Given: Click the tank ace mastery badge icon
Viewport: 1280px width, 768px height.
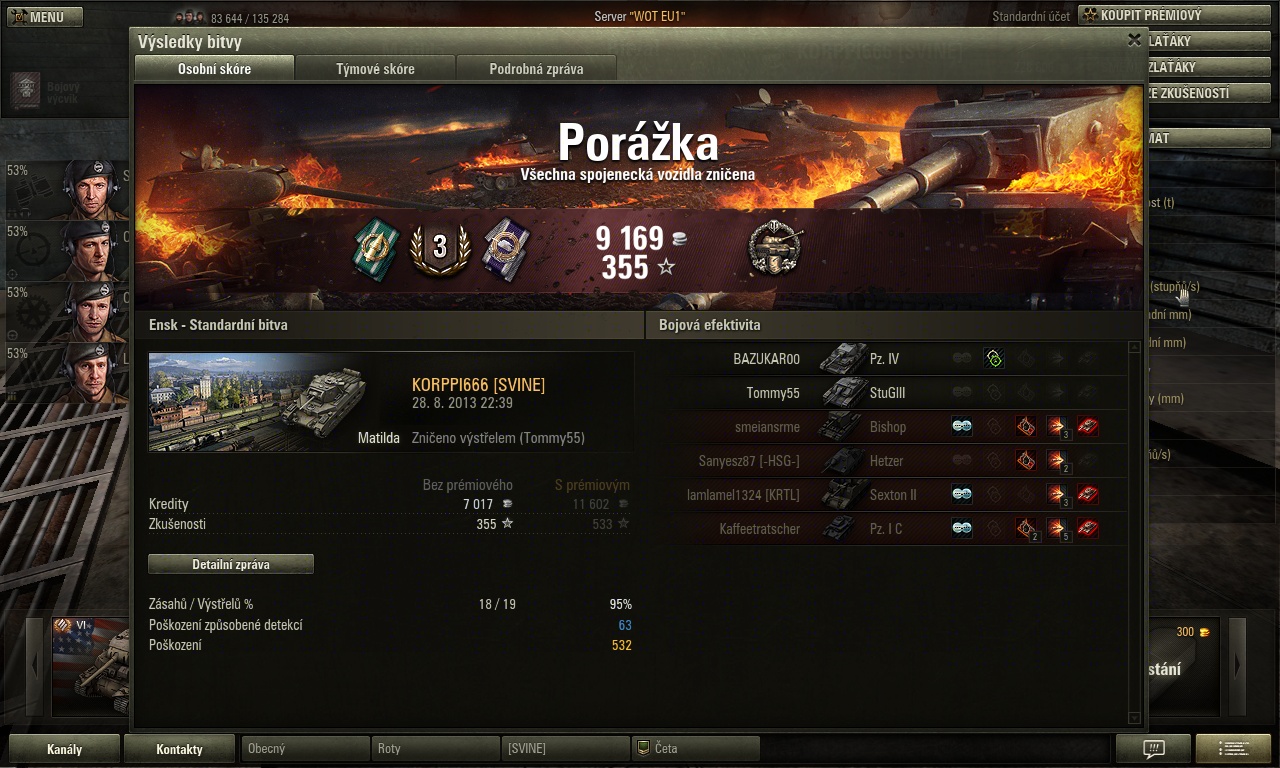Looking at the screenshot, I should [774, 248].
